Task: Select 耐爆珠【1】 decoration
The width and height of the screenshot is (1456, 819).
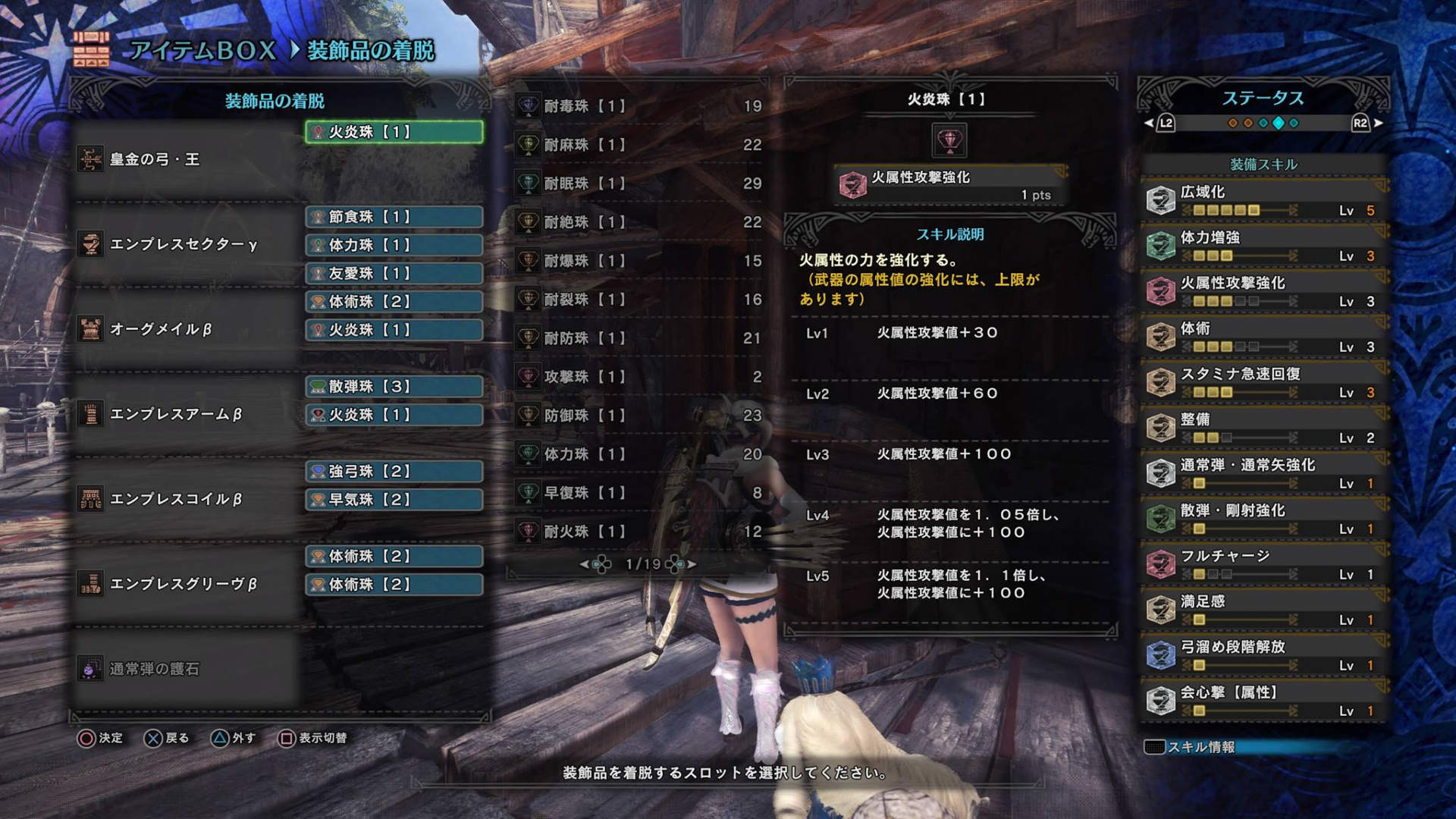Action: [x=639, y=261]
